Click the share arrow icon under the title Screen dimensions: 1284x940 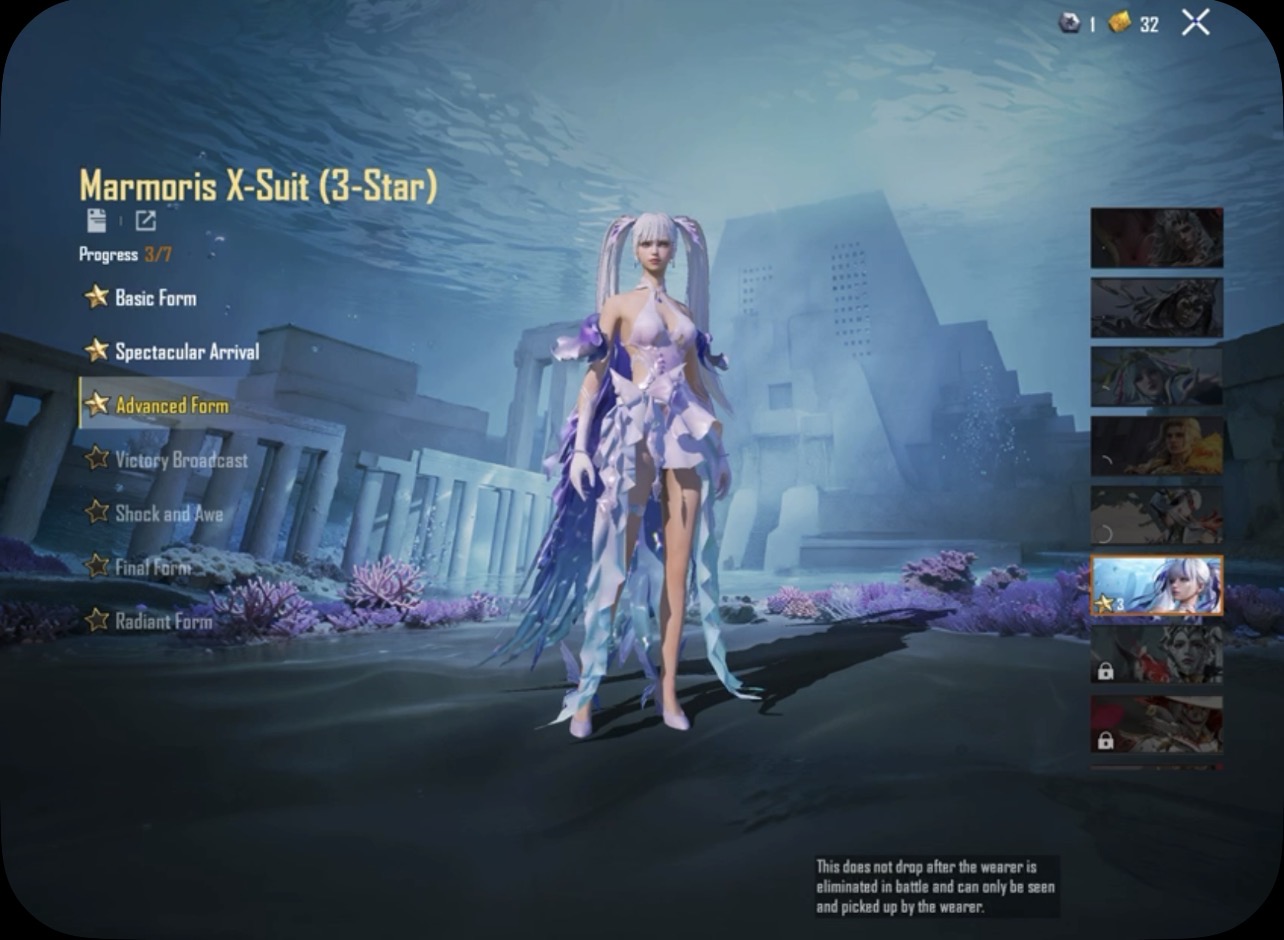coord(145,221)
